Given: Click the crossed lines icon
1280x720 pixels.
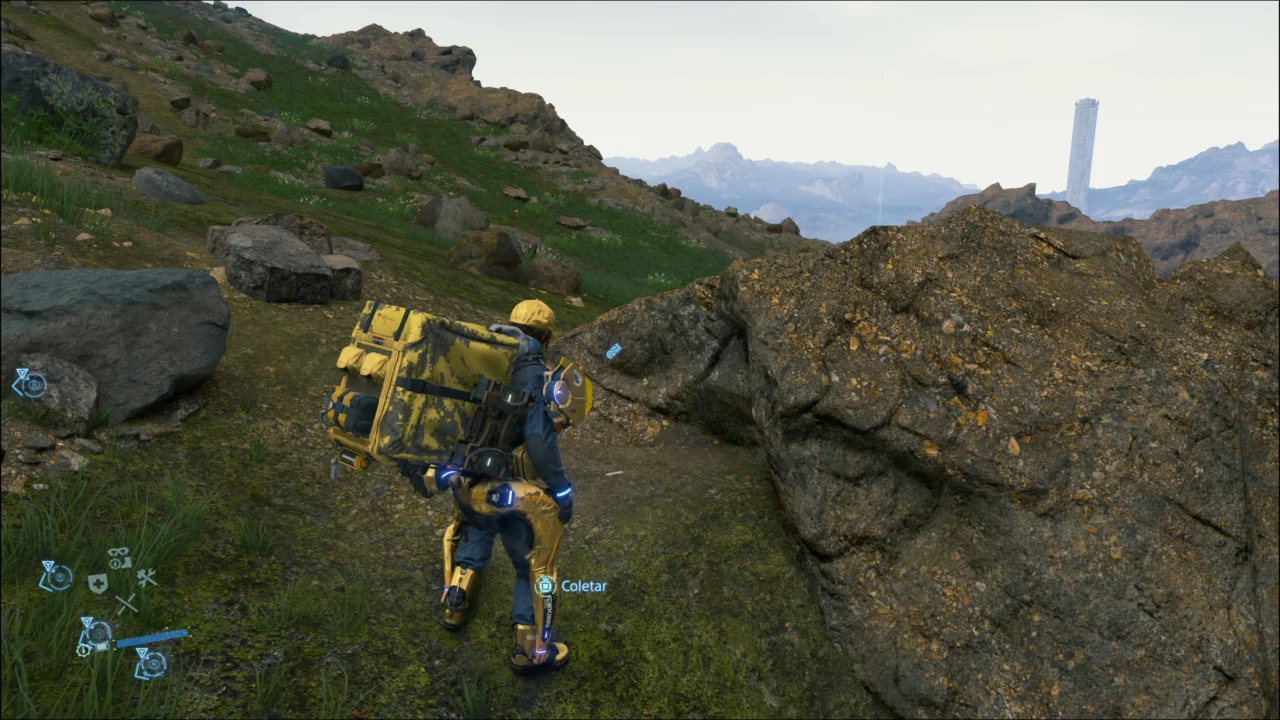Looking at the screenshot, I should [125, 604].
